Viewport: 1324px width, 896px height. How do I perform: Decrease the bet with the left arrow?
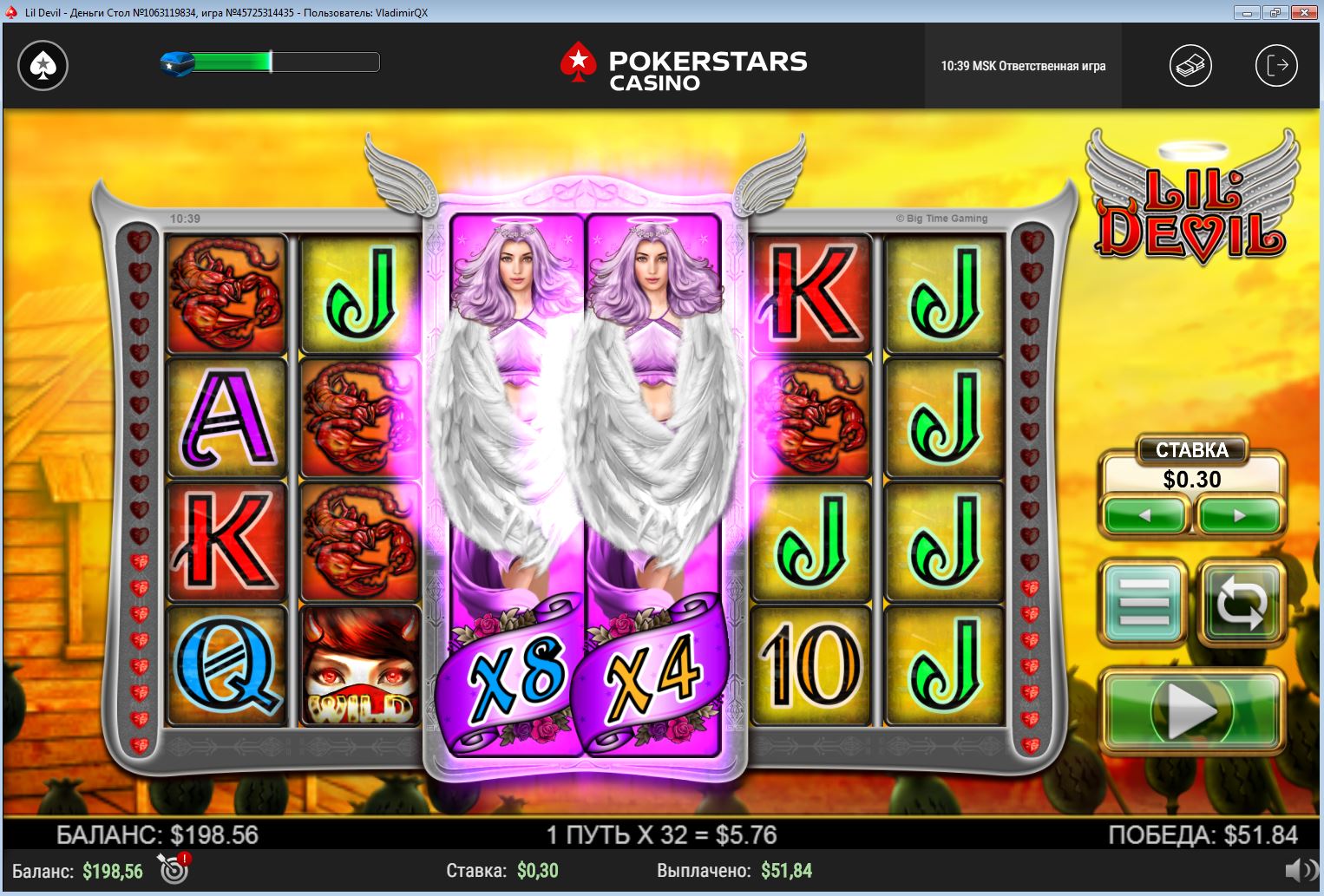[x=1144, y=515]
